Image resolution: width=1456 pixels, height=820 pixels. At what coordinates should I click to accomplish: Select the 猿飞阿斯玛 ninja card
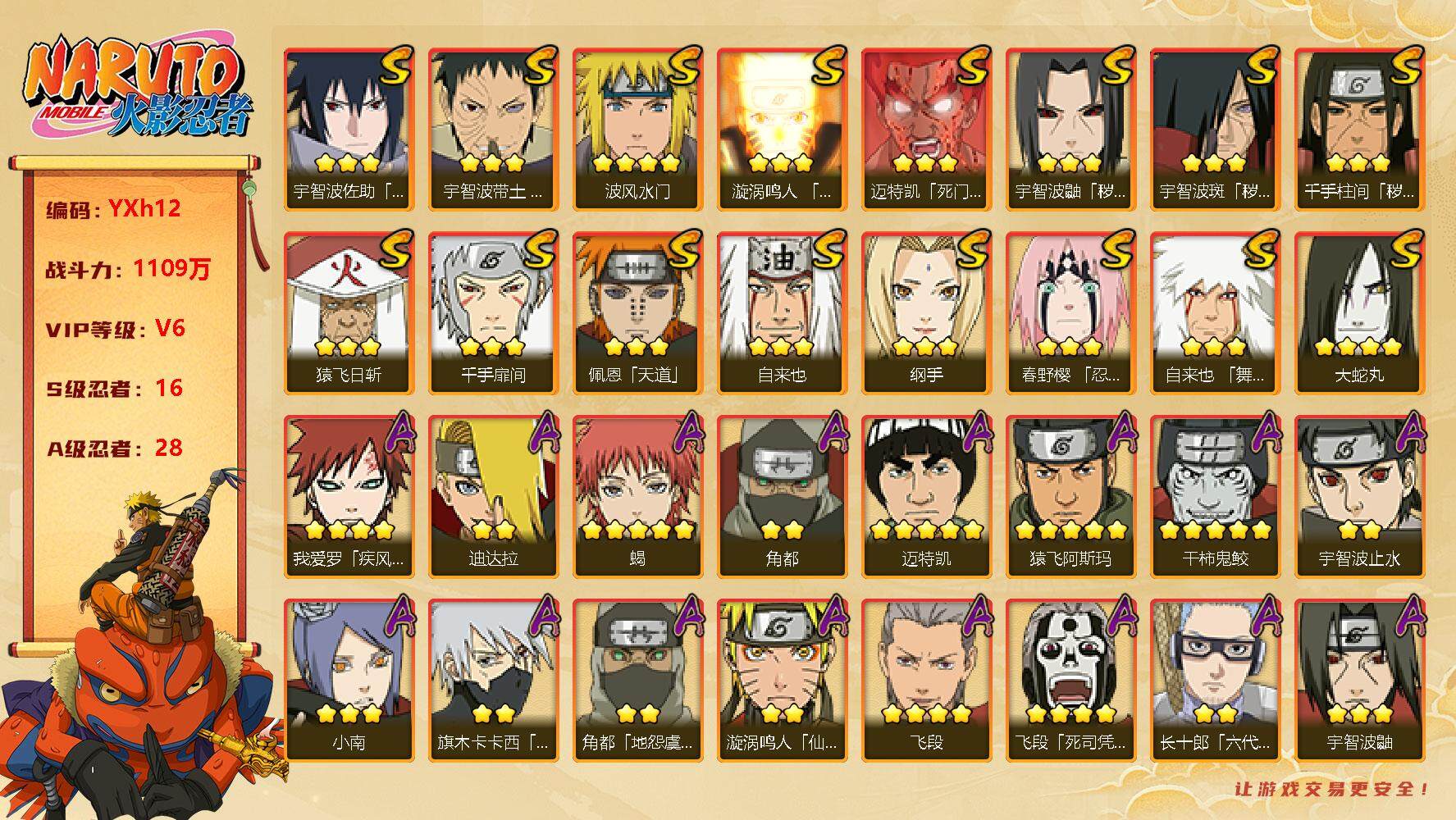(x=1070, y=495)
